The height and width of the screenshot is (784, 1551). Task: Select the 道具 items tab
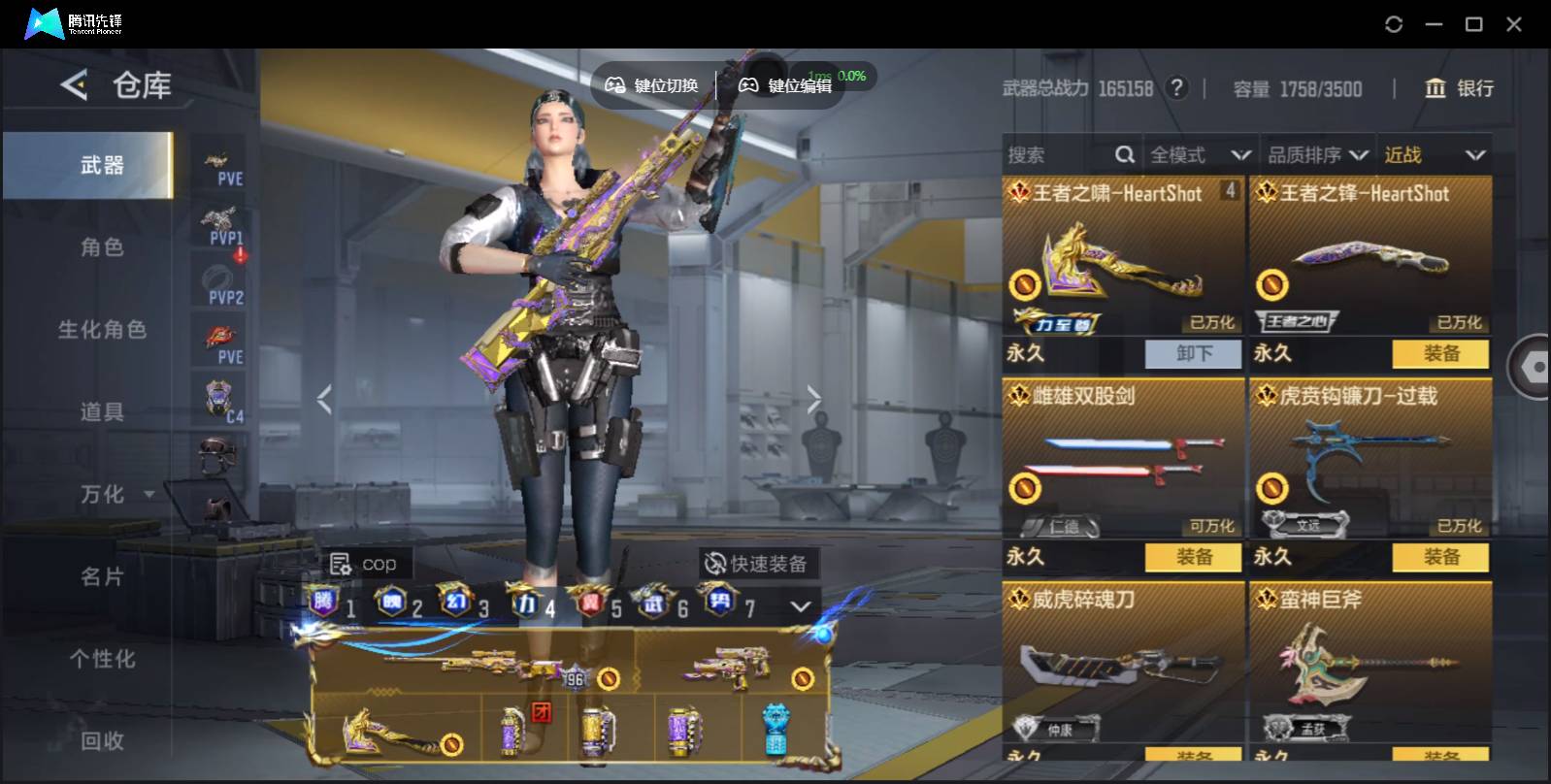(102, 412)
